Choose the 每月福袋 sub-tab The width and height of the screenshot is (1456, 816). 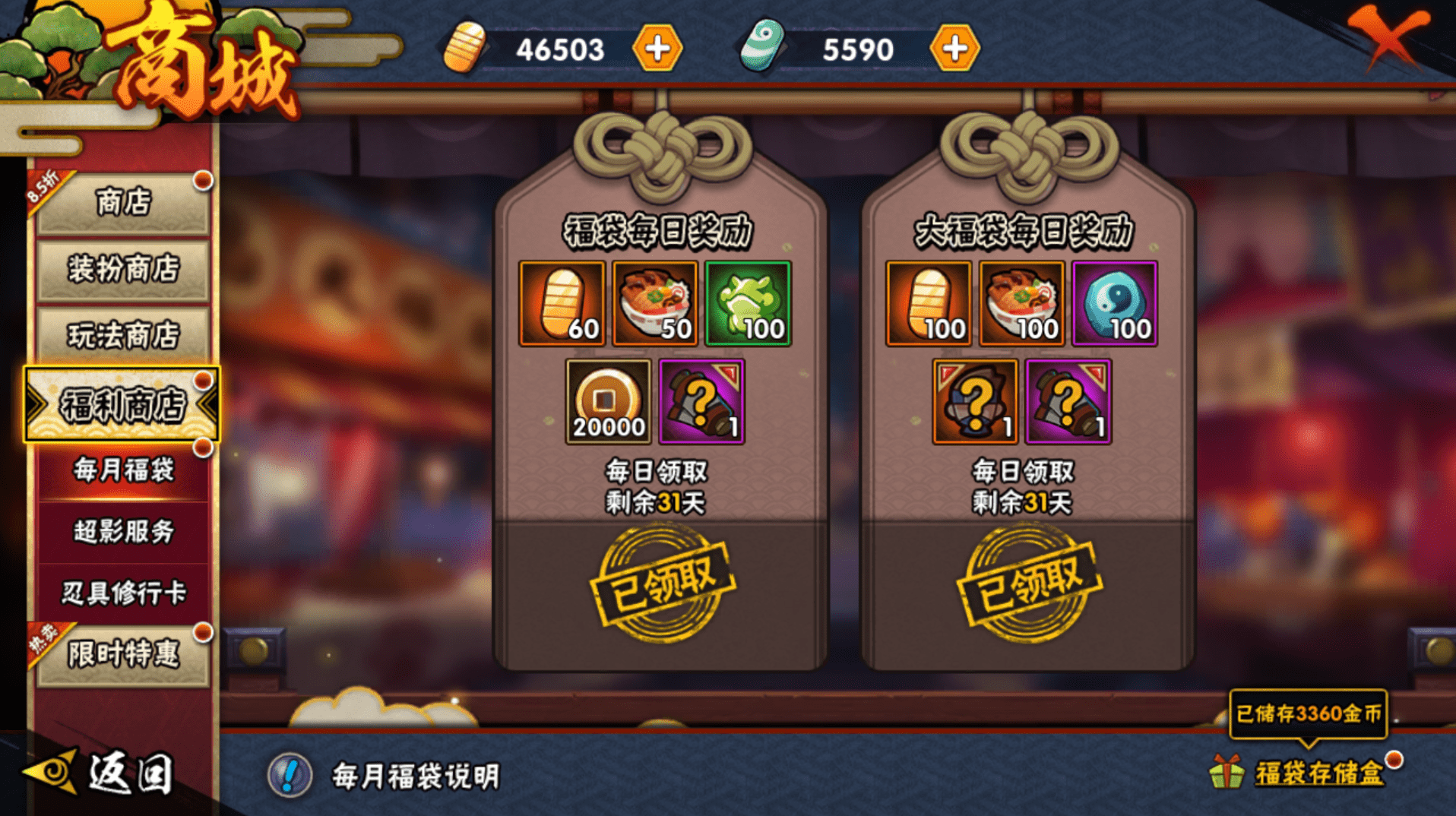(122, 470)
